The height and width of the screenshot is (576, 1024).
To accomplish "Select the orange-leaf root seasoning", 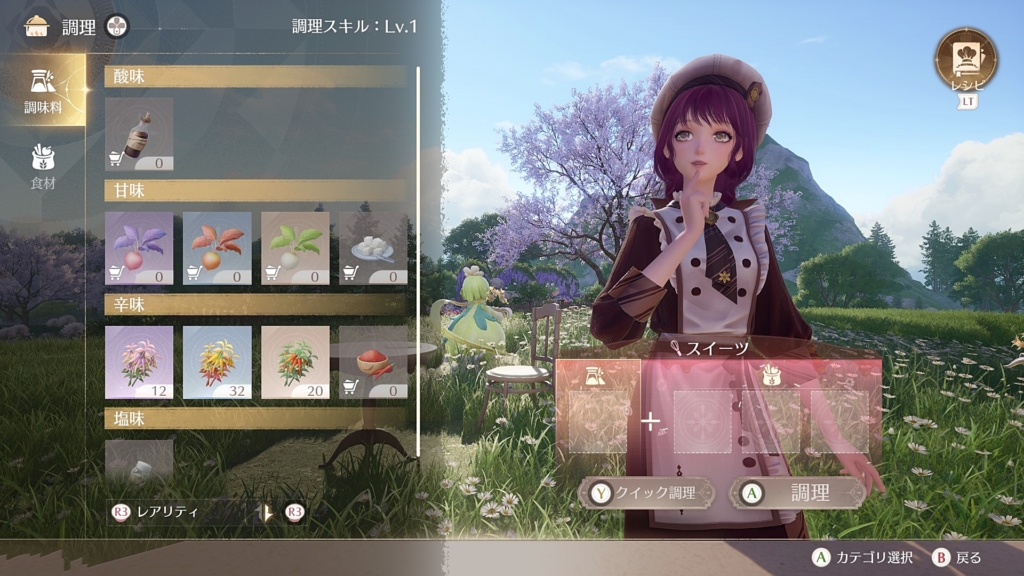I will click(x=217, y=247).
